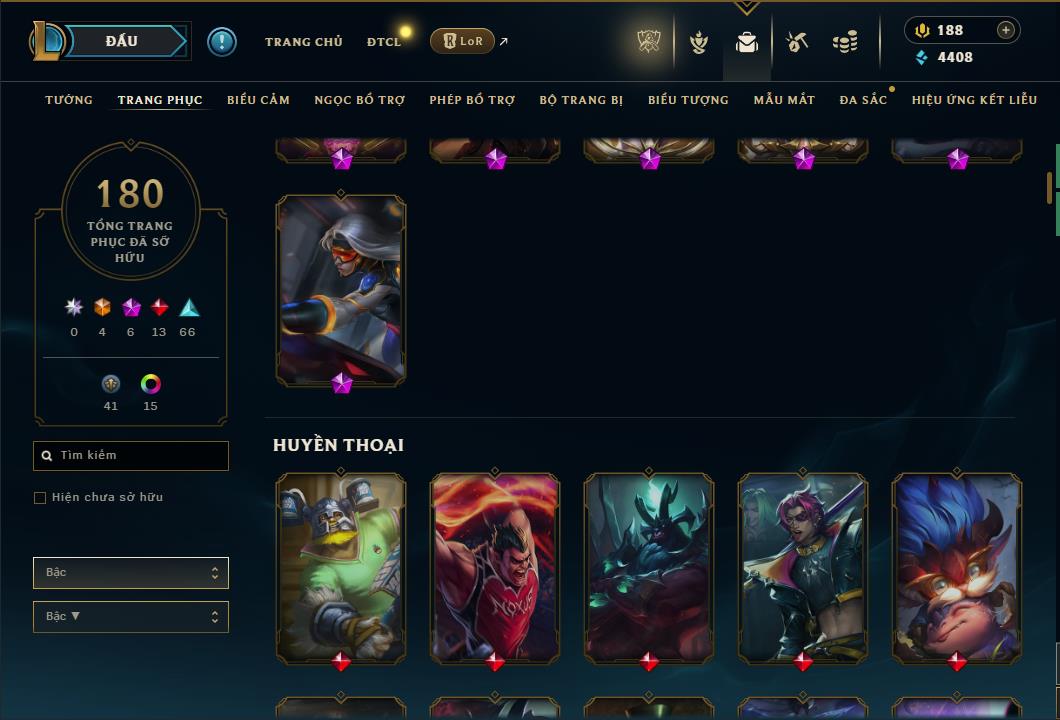Switch to the MẪU MẮT tab
1060x720 pixels.
click(x=784, y=100)
